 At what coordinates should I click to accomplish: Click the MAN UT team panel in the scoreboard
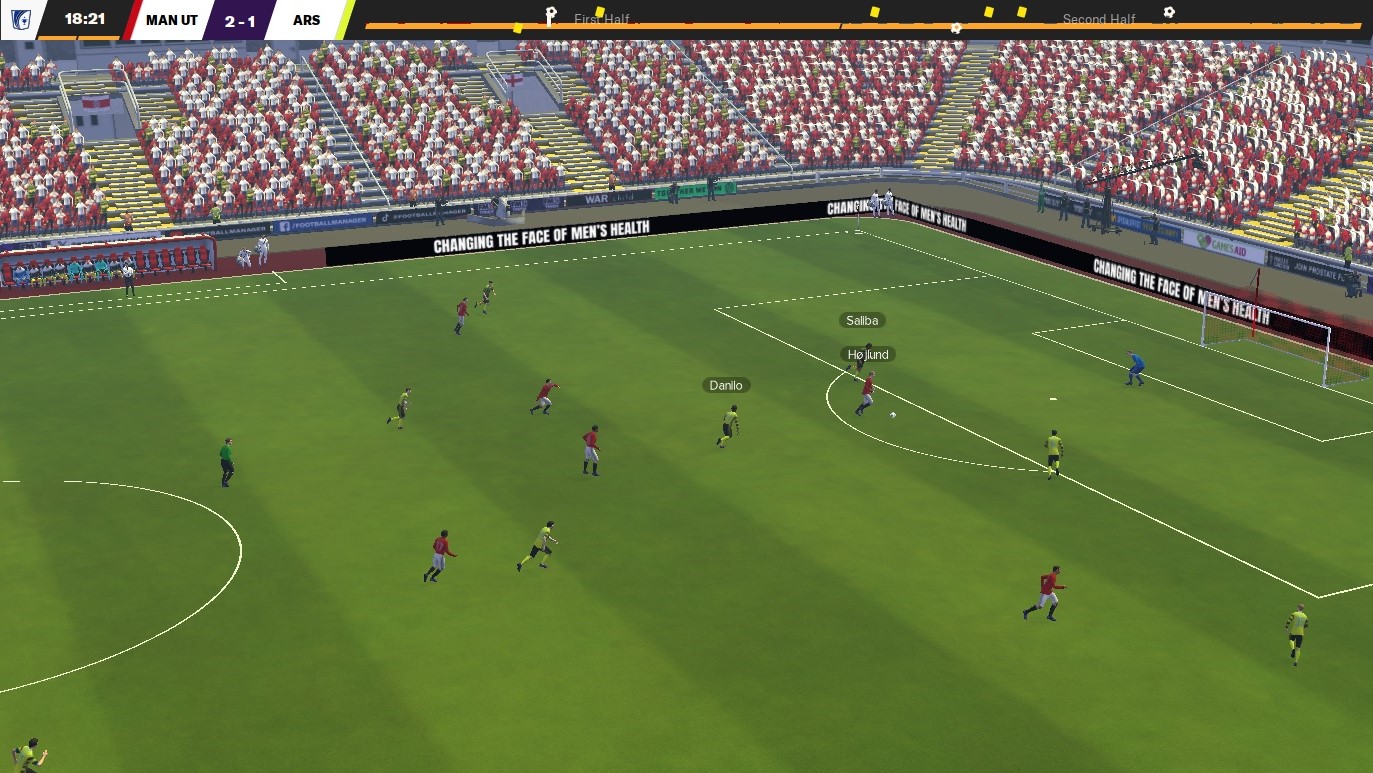coord(170,17)
